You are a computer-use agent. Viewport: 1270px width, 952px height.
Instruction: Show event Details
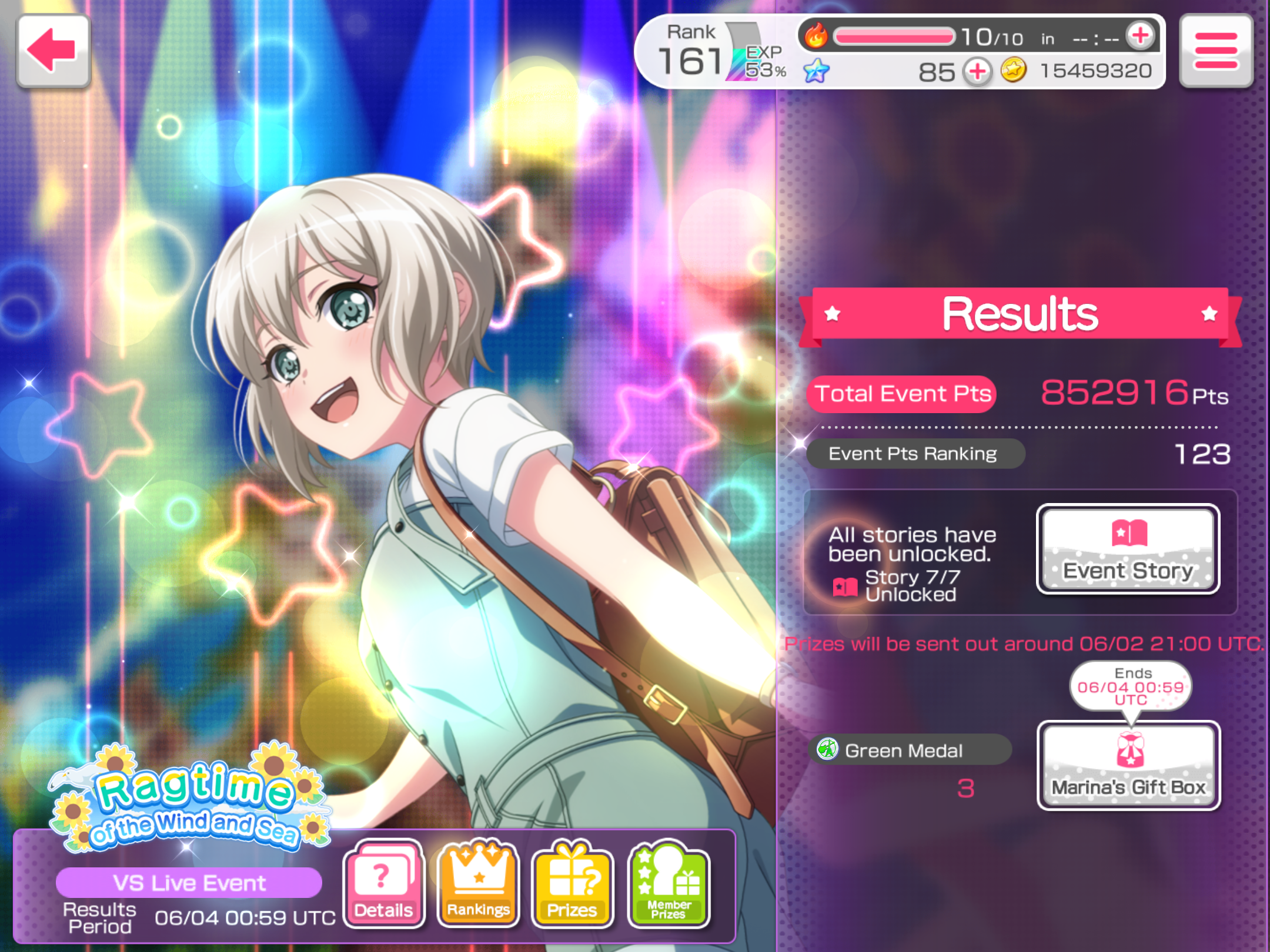(383, 883)
